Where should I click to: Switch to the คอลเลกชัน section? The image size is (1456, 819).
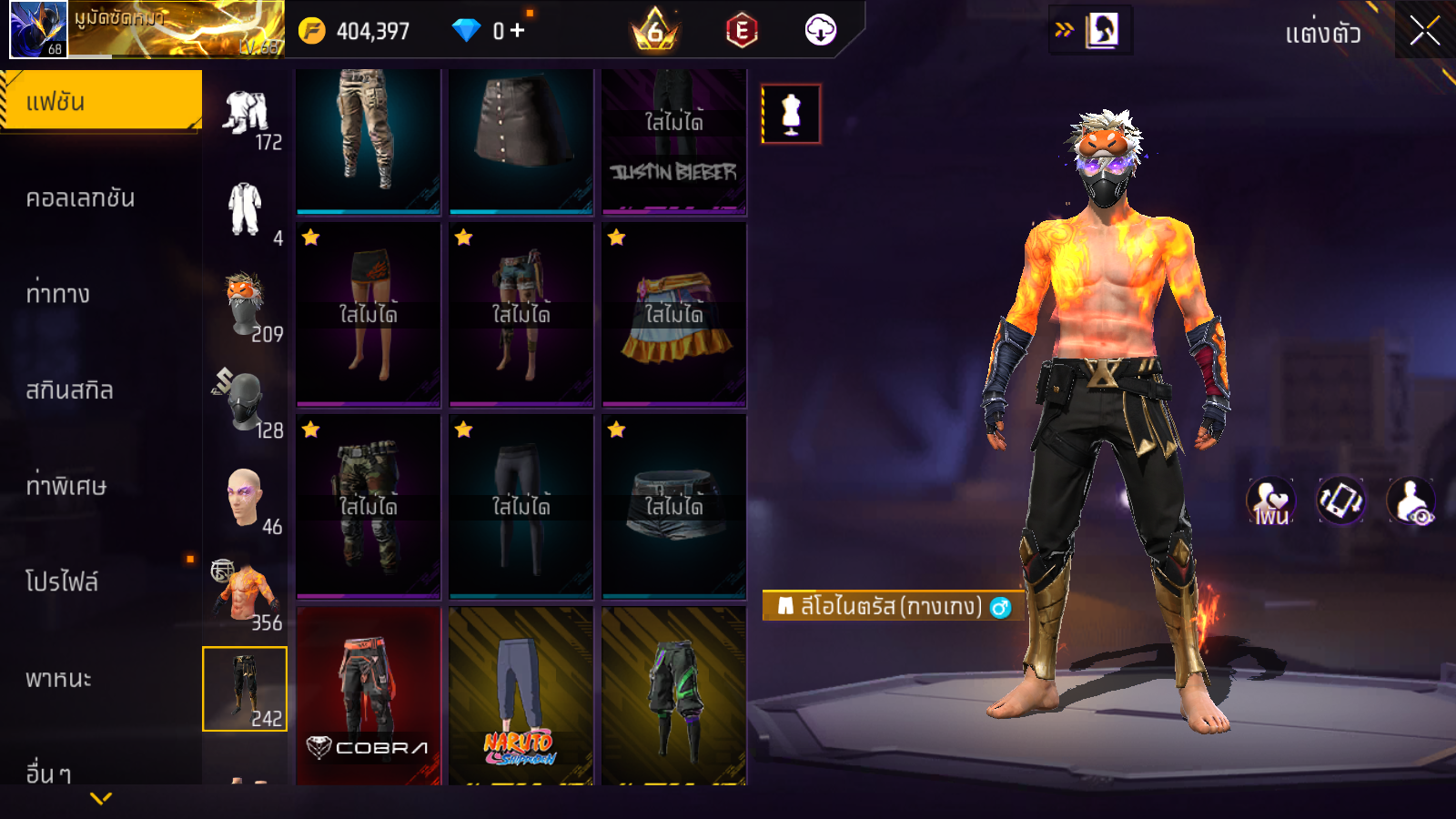click(x=80, y=198)
